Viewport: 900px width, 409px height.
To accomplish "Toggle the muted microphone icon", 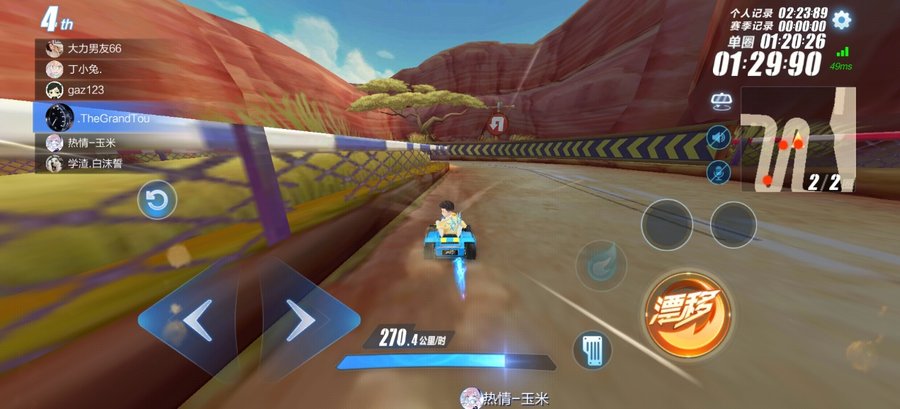I will [717, 173].
